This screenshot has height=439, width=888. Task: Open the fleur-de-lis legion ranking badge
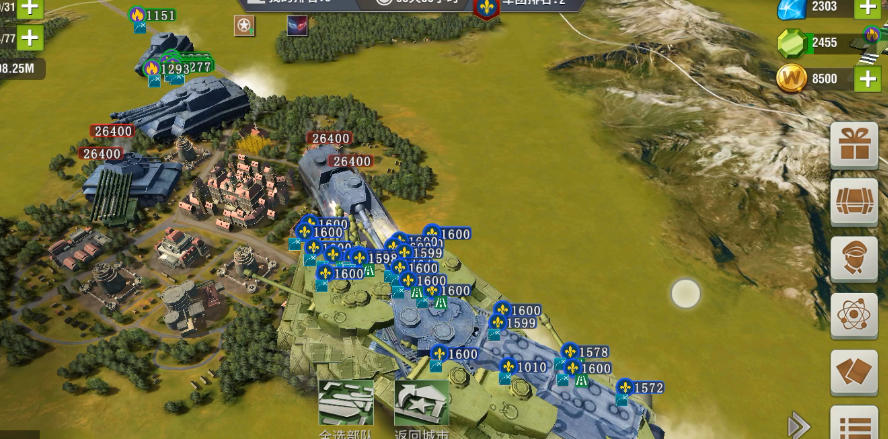pos(488,7)
